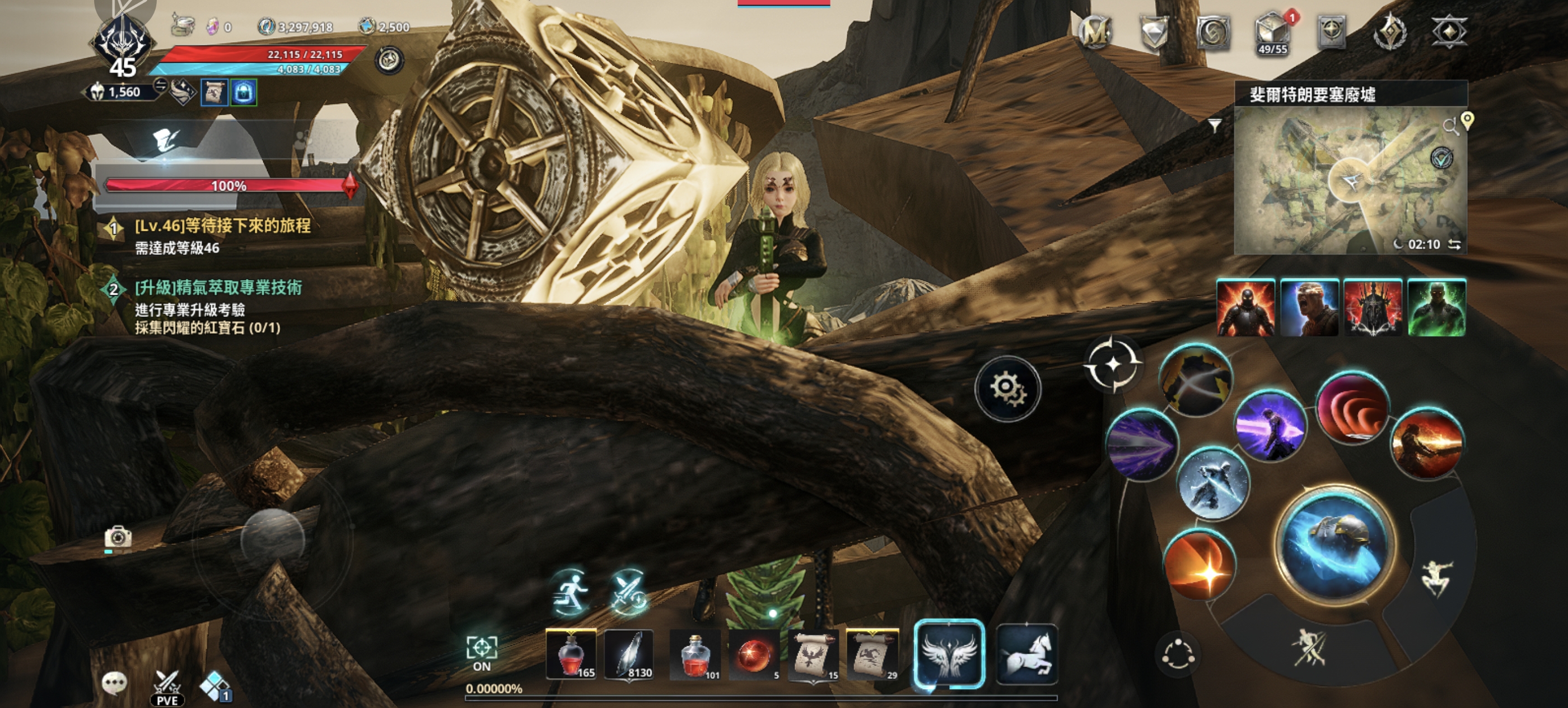Use the red health potion with 165
Image resolution: width=1568 pixels, height=708 pixels.
click(571, 655)
